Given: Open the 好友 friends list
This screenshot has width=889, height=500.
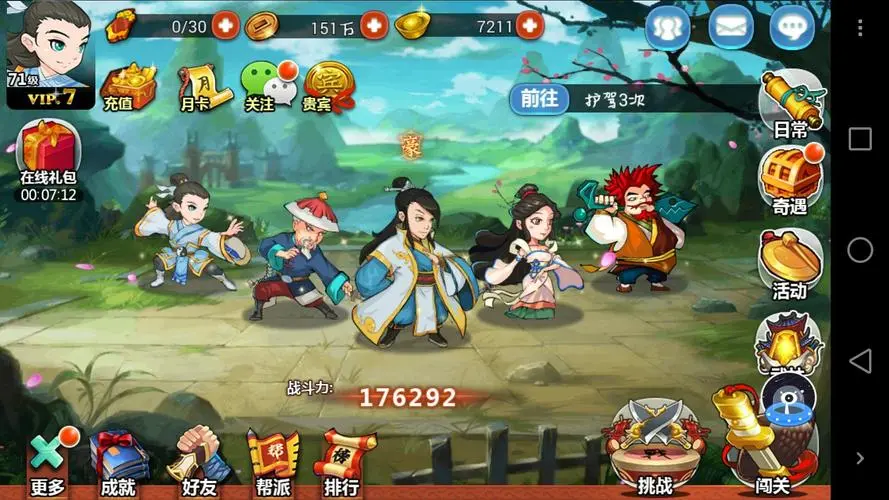Looking at the screenshot, I should click(198, 462).
